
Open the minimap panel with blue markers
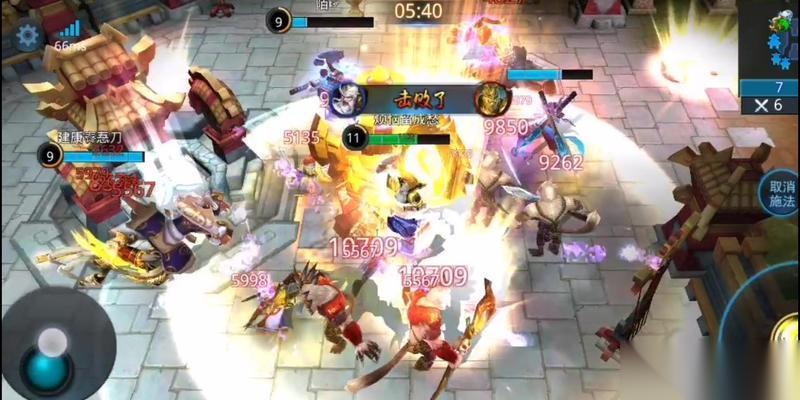point(771,37)
